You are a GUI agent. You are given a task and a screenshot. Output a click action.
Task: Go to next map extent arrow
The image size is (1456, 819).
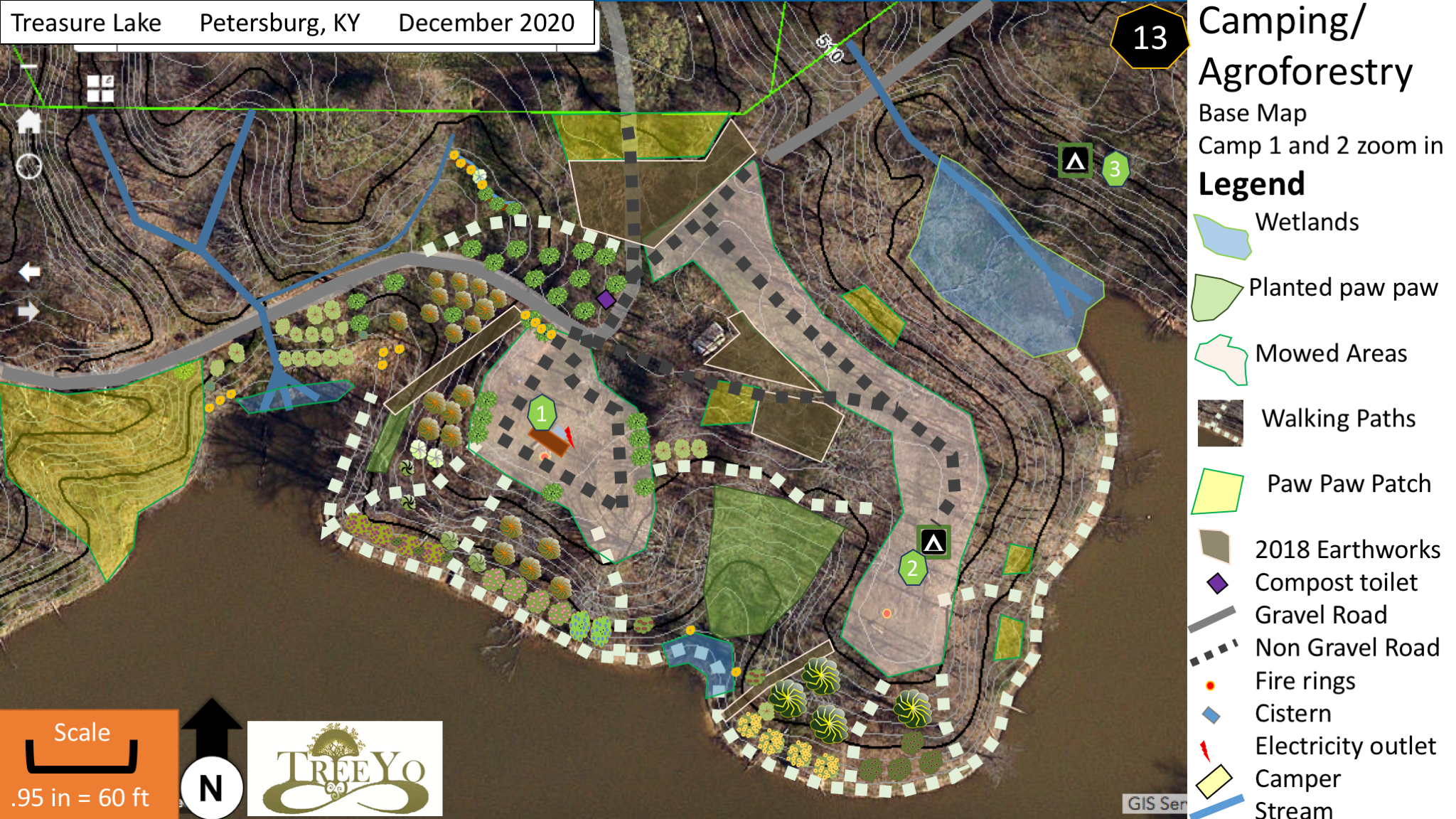29,311
